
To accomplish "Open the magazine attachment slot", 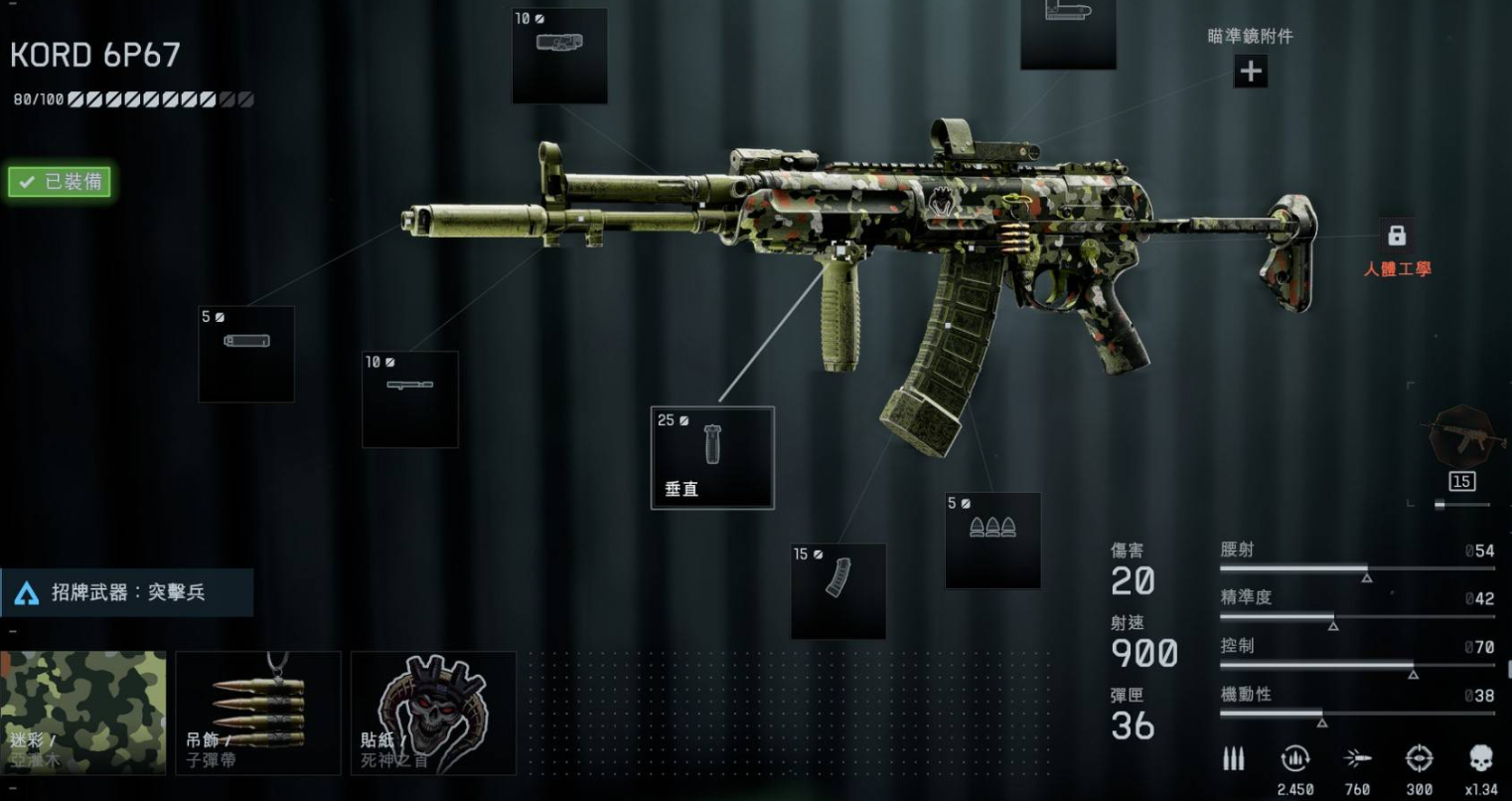I will click(x=837, y=590).
